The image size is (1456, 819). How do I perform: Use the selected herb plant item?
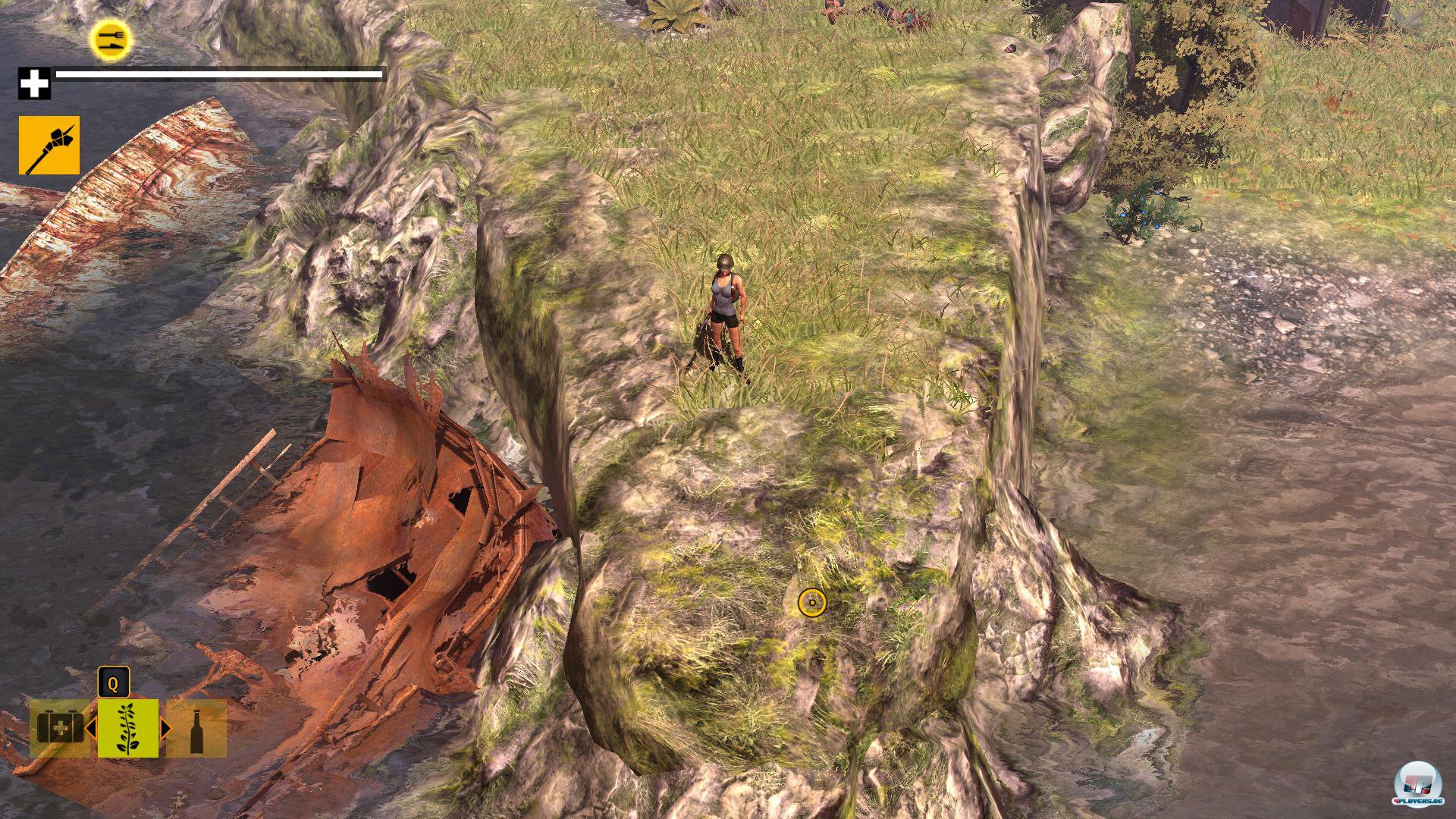128,729
